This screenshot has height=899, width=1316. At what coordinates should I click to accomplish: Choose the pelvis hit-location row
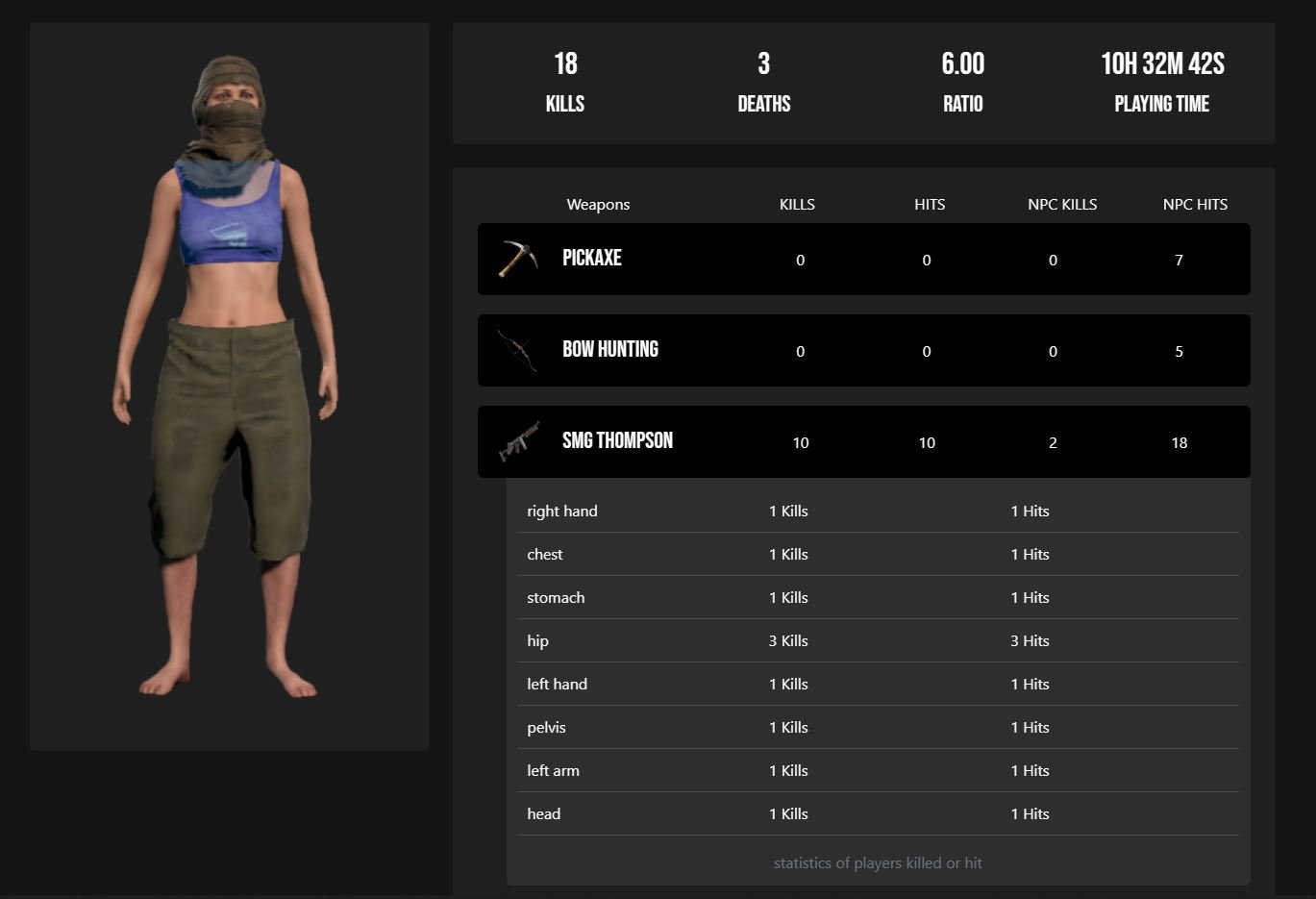pyautogui.click(x=878, y=728)
